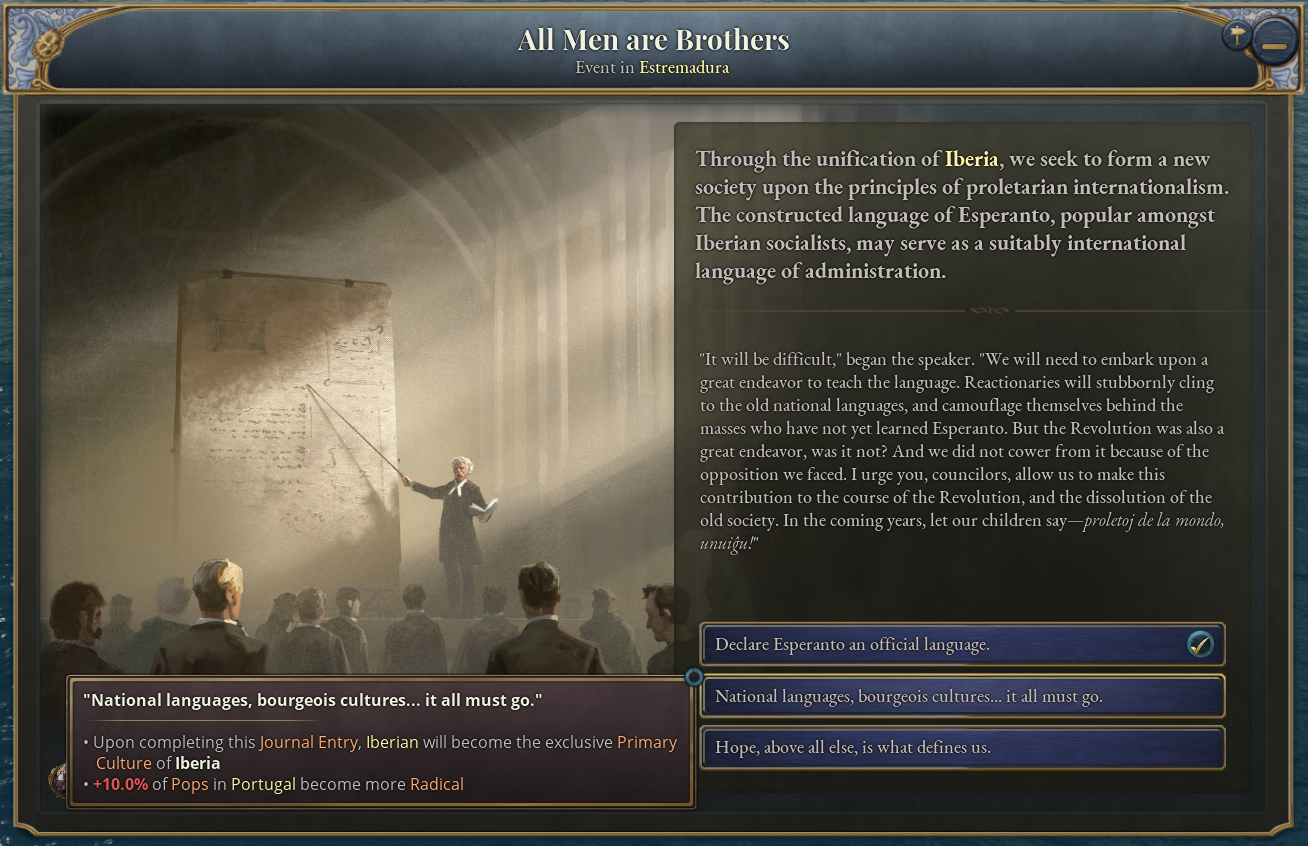This screenshot has width=1308, height=846.
Task: Open the Estremadura state link
Action: [684, 68]
